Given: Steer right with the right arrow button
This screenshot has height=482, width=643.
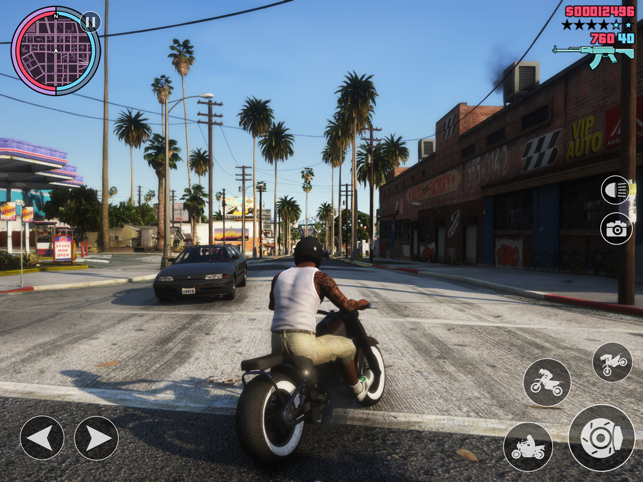Looking at the screenshot, I should [x=96, y=438].
